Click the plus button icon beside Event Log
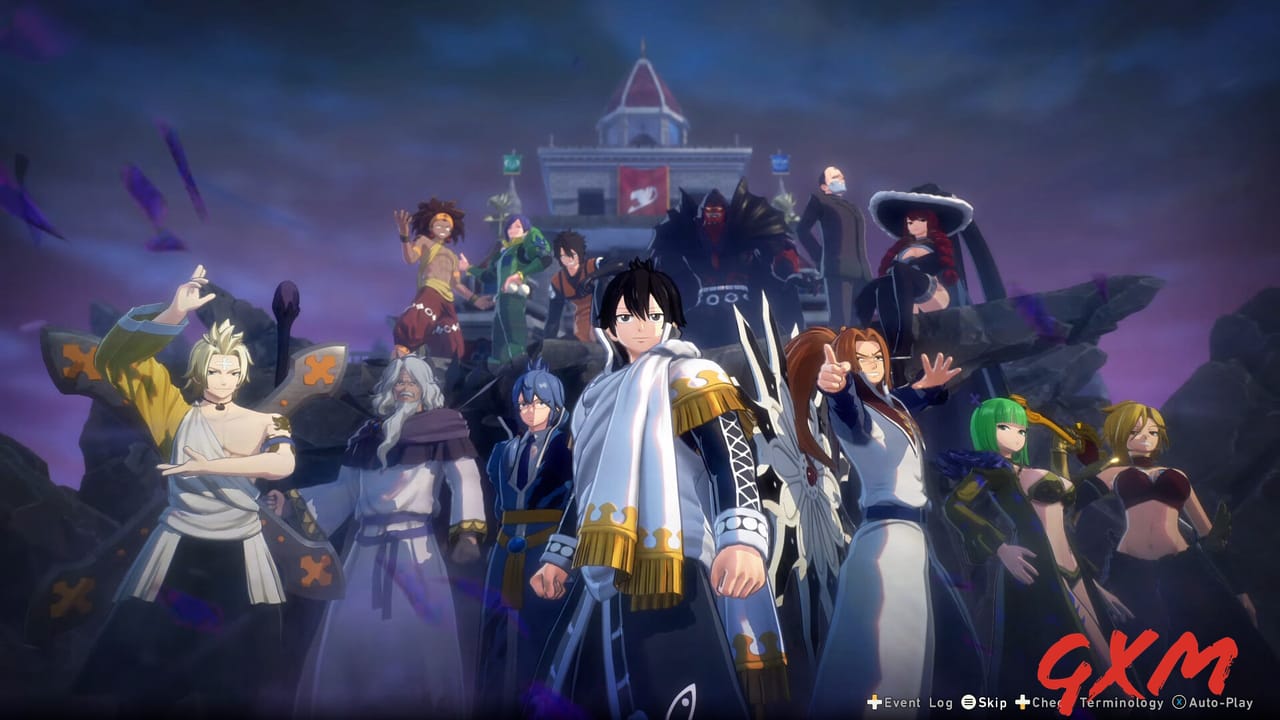Image resolution: width=1280 pixels, height=720 pixels. tap(873, 704)
